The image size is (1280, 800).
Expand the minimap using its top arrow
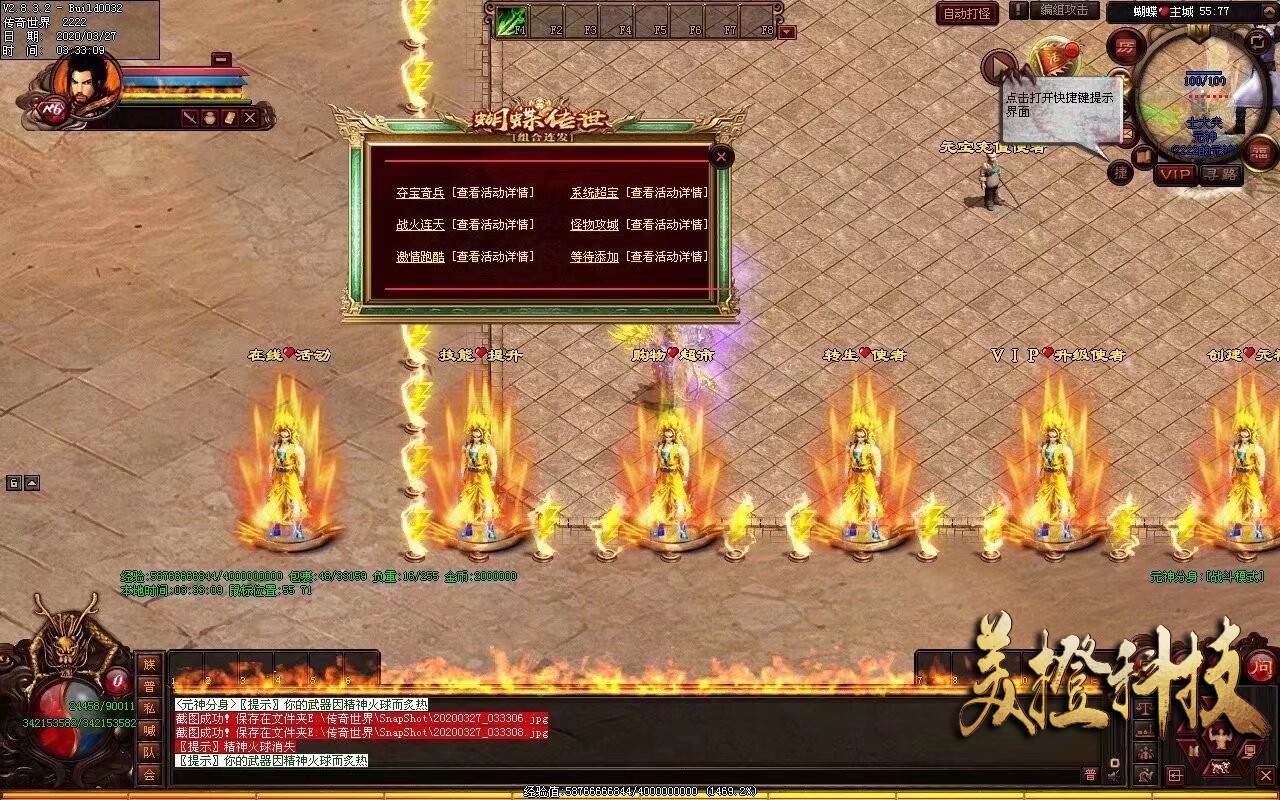(1270, 11)
